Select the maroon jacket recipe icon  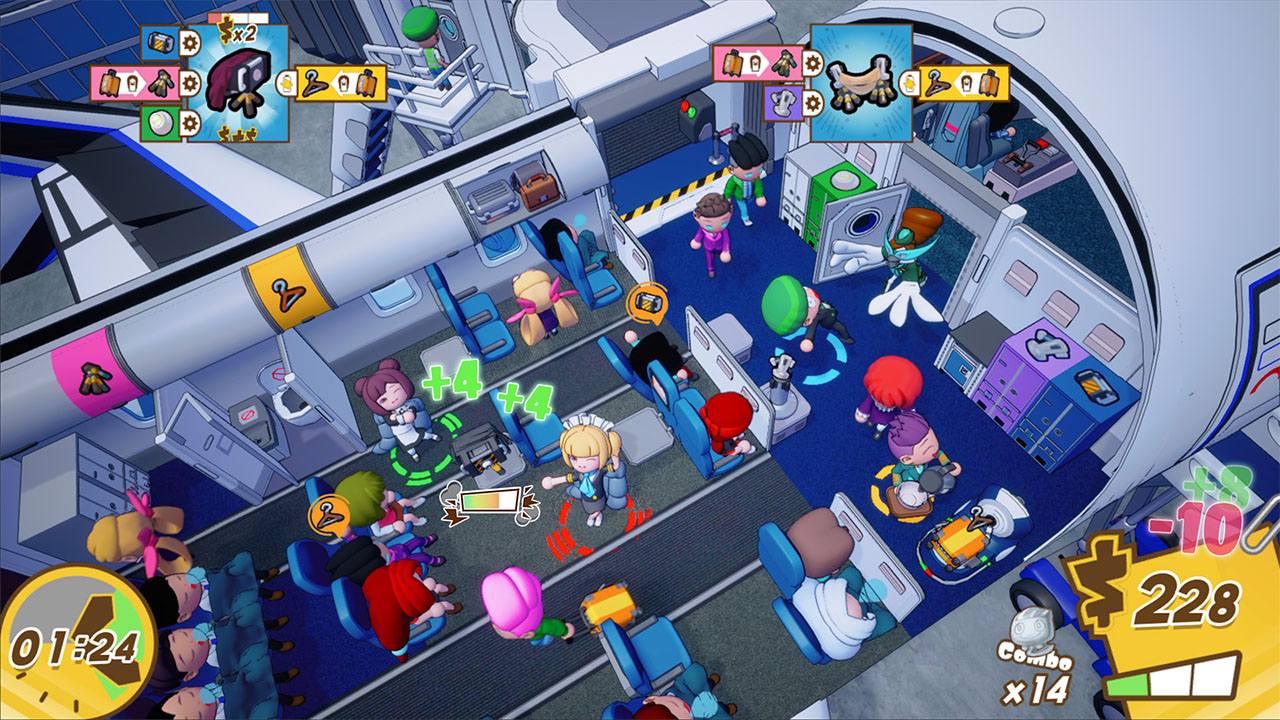click(x=236, y=82)
